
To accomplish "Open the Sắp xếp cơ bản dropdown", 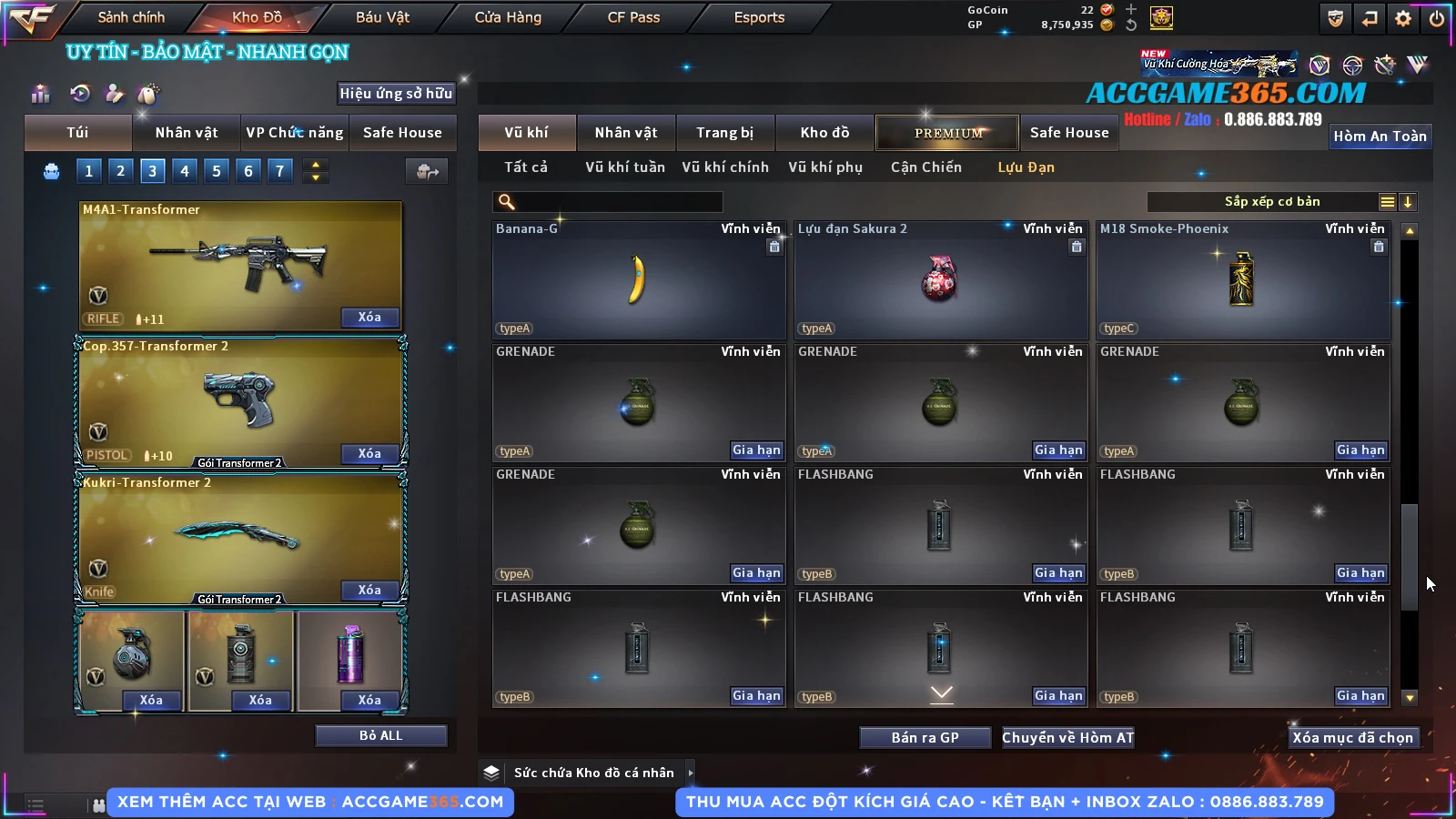I will click(1271, 202).
